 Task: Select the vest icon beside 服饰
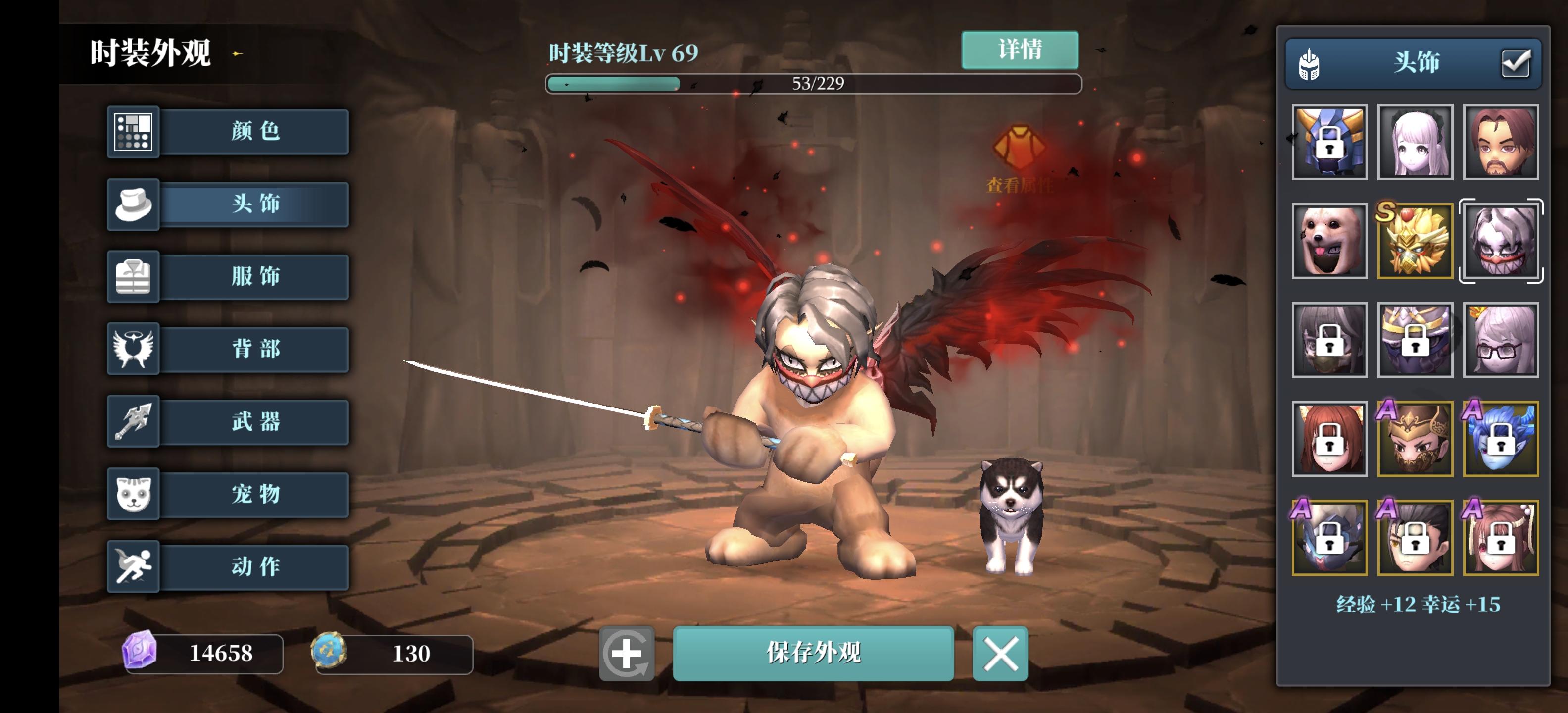click(x=133, y=277)
